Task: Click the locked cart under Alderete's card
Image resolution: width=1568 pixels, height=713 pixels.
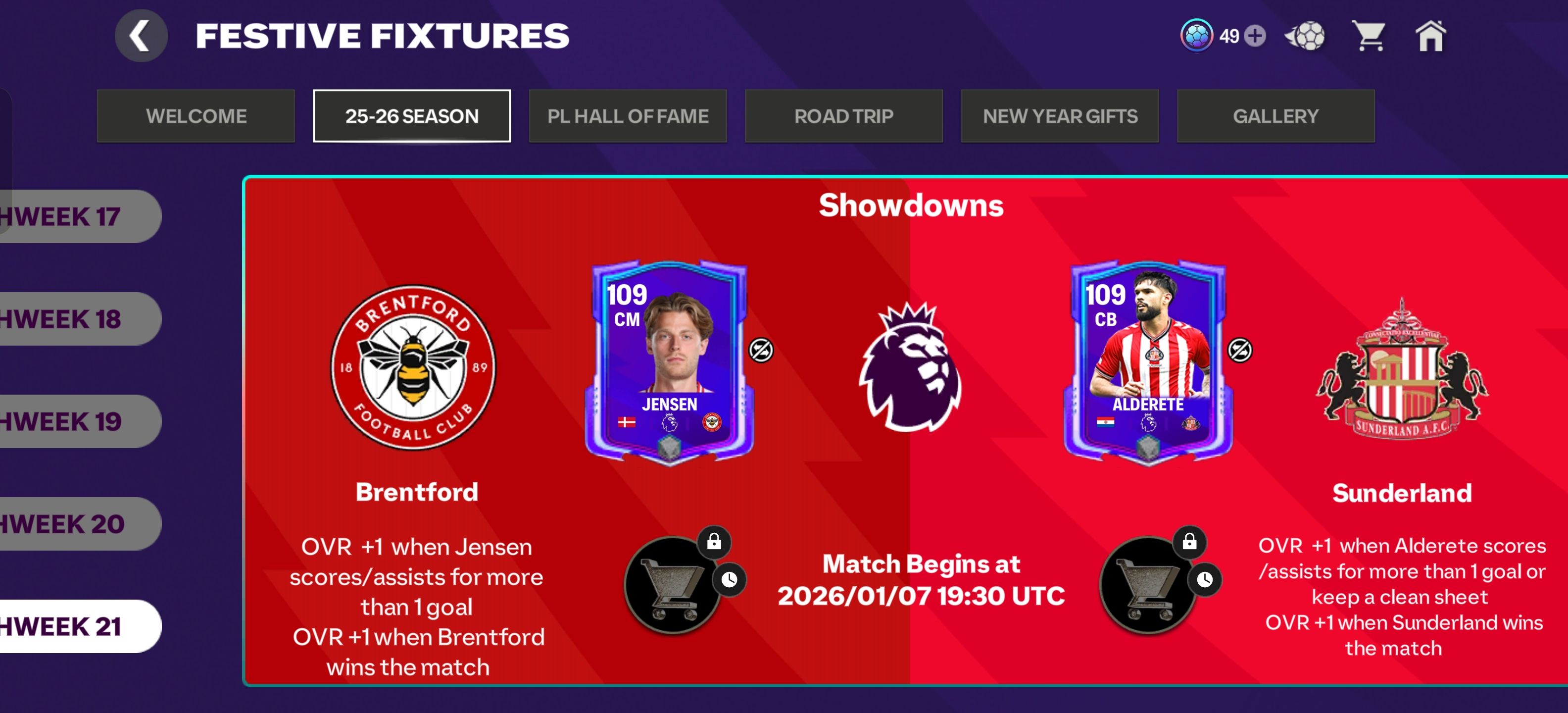Action: coord(1148,585)
